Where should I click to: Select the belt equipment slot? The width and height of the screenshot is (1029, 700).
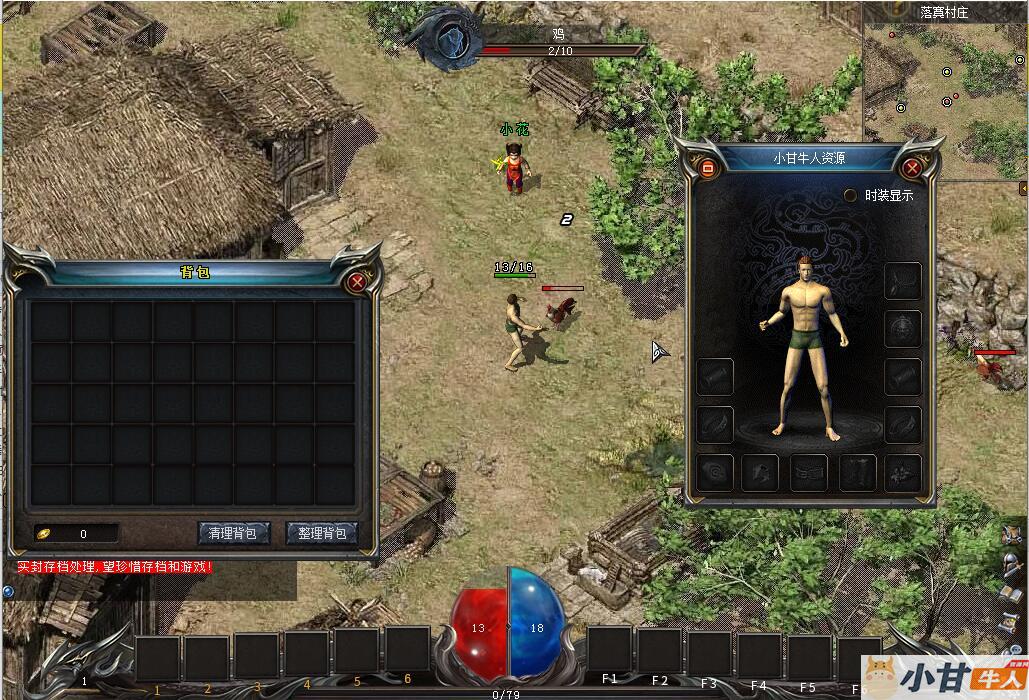809,473
